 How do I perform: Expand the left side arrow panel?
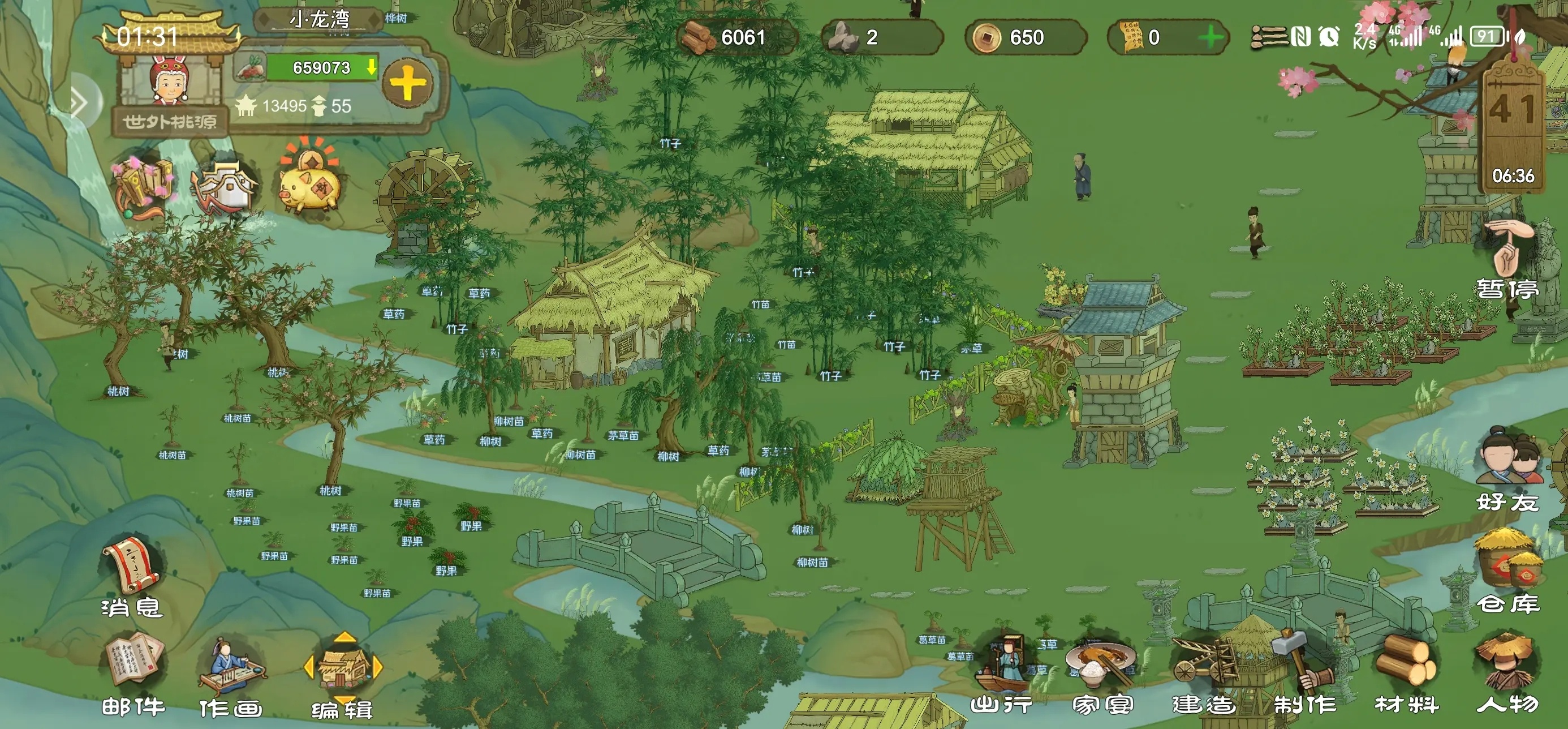80,102
